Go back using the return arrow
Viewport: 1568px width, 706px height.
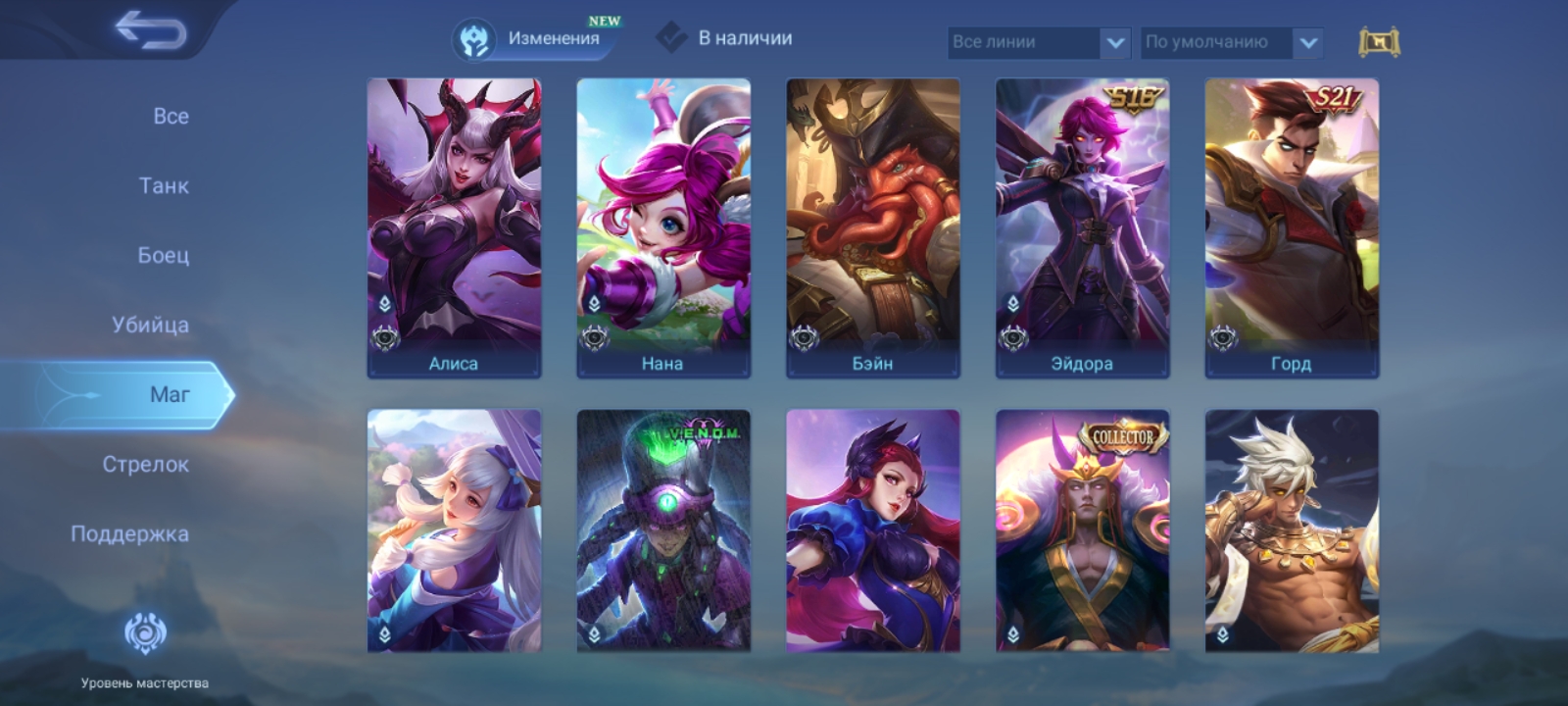pyautogui.click(x=150, y=31)
